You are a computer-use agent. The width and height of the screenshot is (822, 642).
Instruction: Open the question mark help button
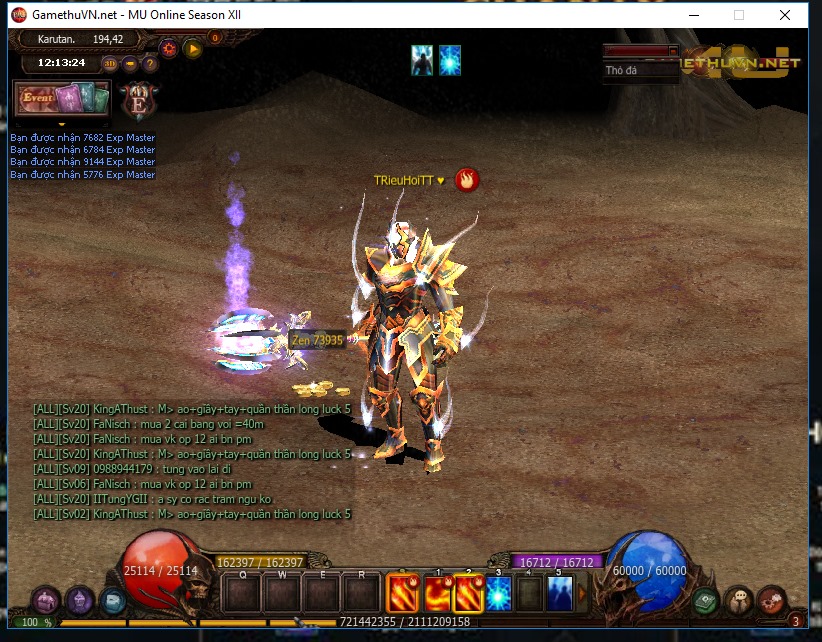(x=151, y=64)
